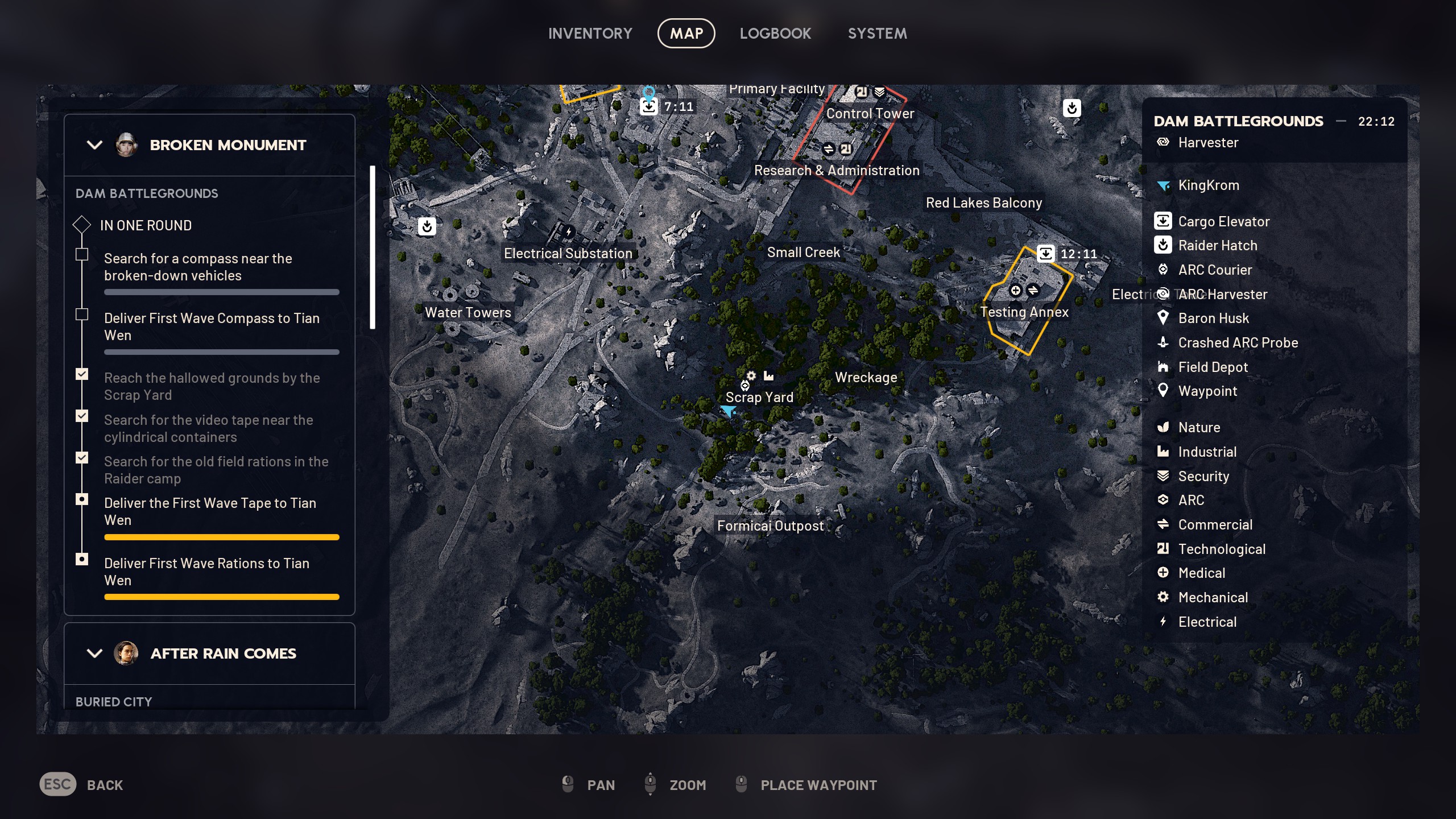
Task: Switch to the Logbook tab
Action: coord(776,33)
